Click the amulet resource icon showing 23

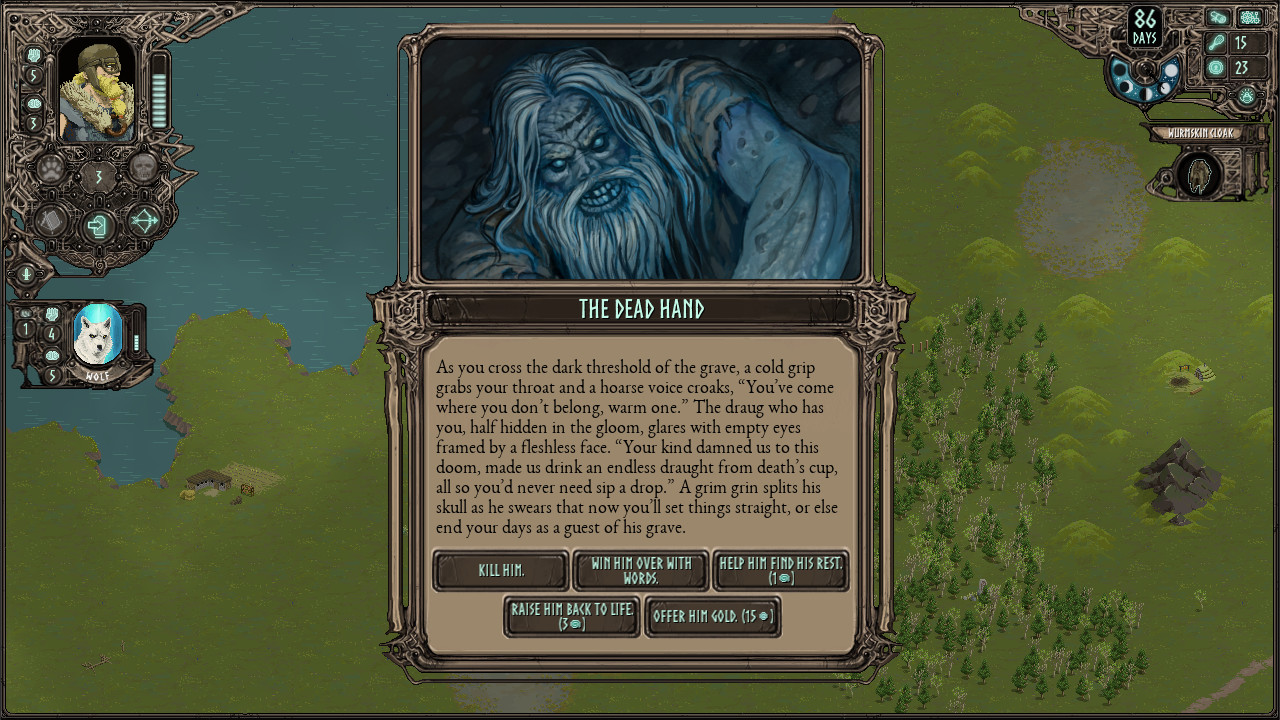(1215, 68)
